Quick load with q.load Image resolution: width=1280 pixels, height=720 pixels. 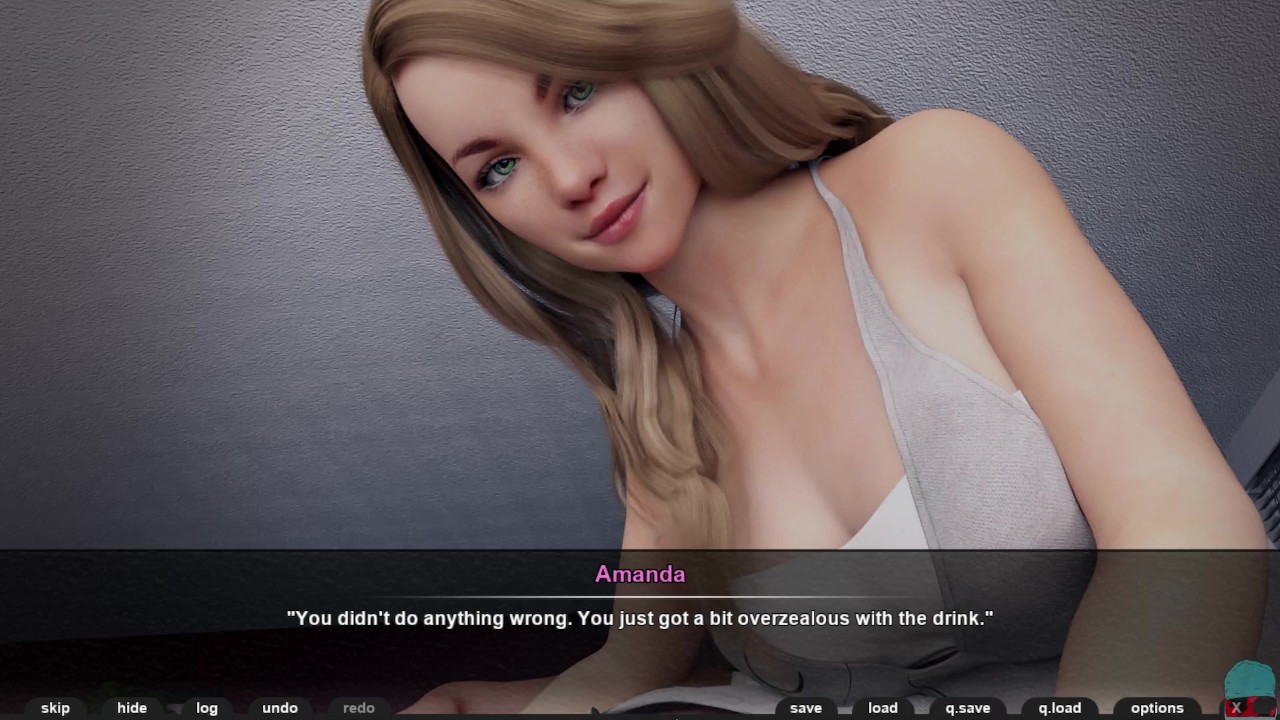(1060, 708)
